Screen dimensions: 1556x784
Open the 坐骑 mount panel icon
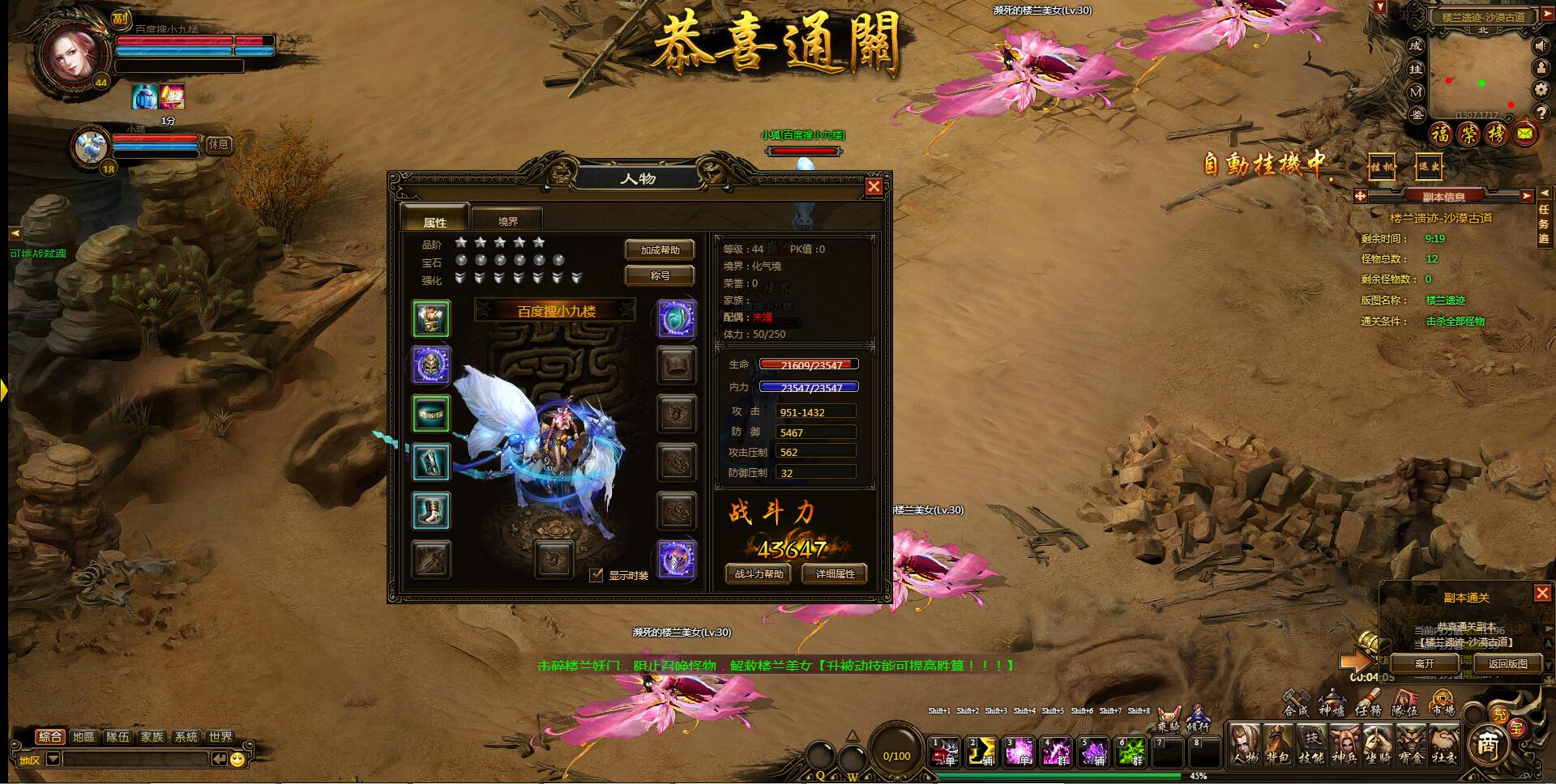(x=1378, y=745)
